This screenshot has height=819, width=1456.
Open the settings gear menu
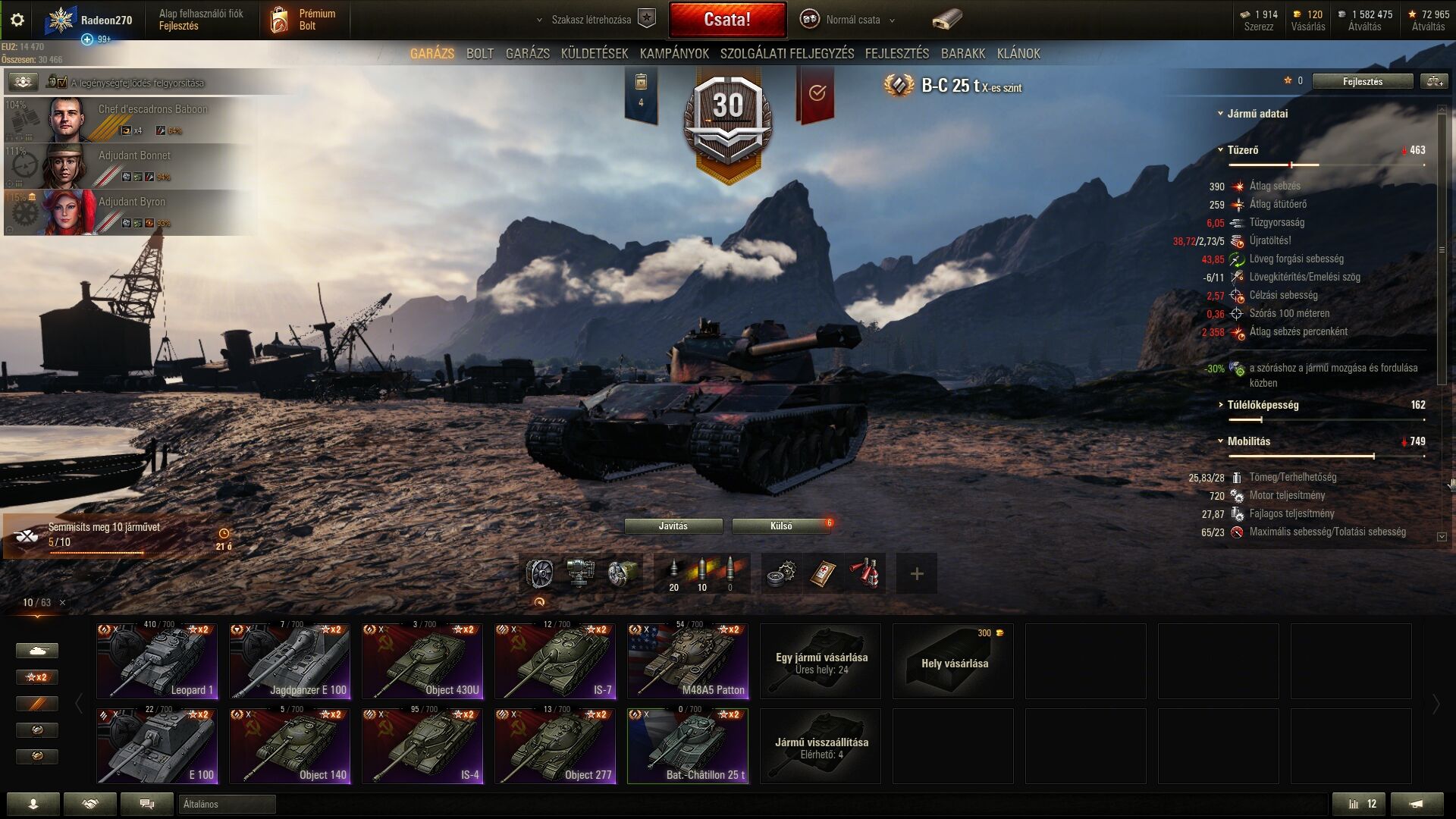point(17,20)
